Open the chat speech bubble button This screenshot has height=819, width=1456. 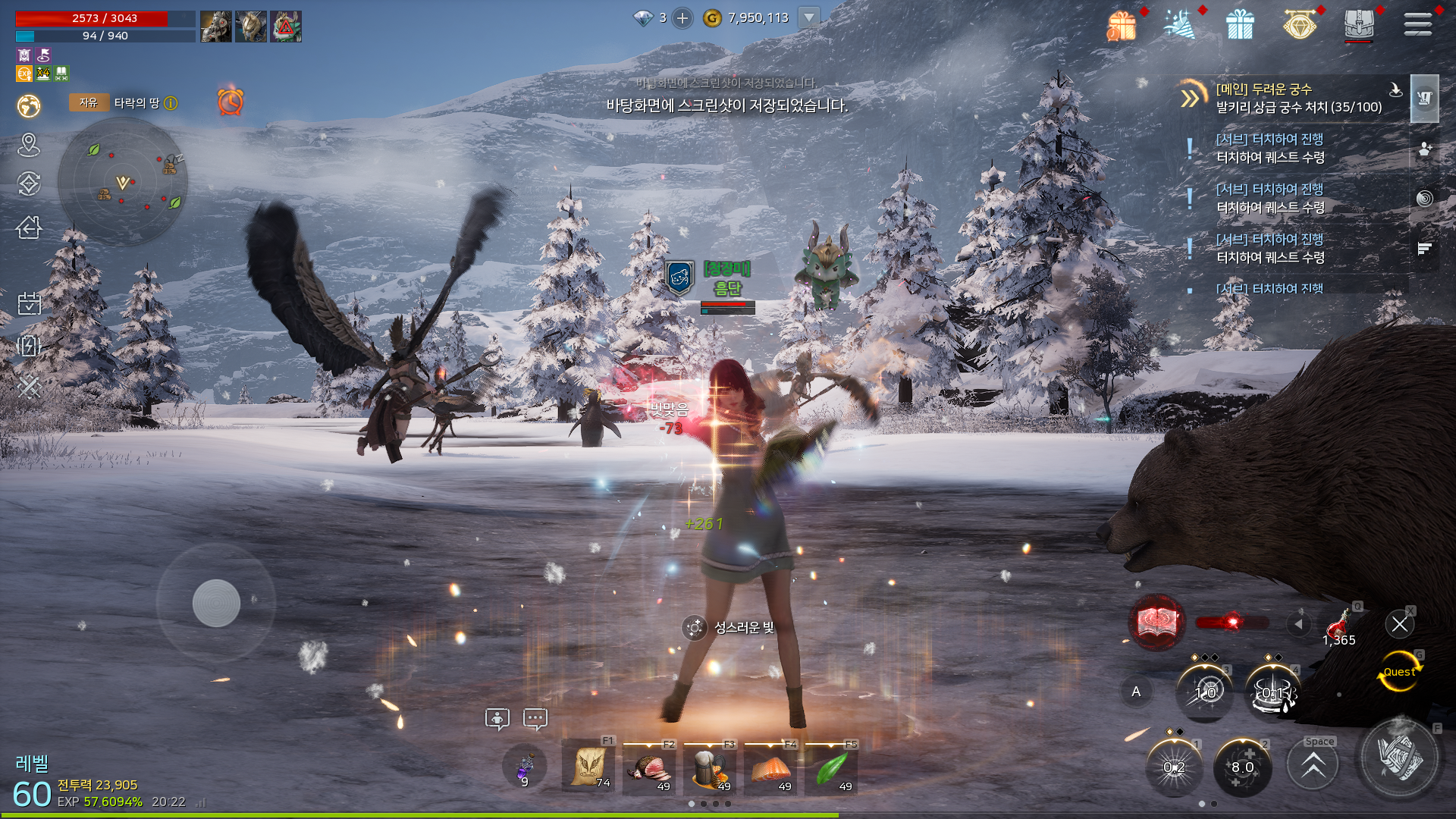(535, 718)
